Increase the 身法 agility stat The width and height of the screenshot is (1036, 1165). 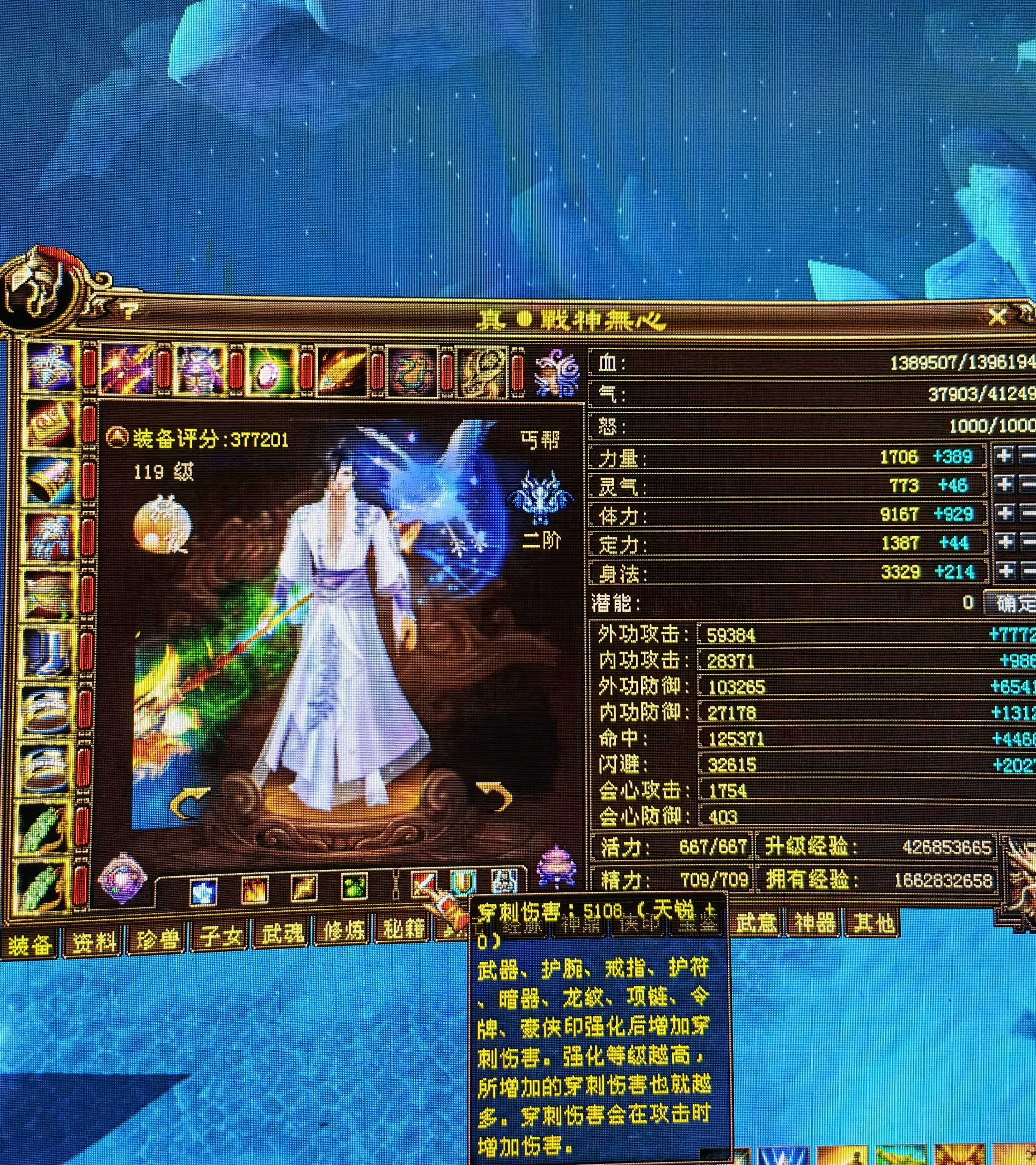coord(1005,571)
